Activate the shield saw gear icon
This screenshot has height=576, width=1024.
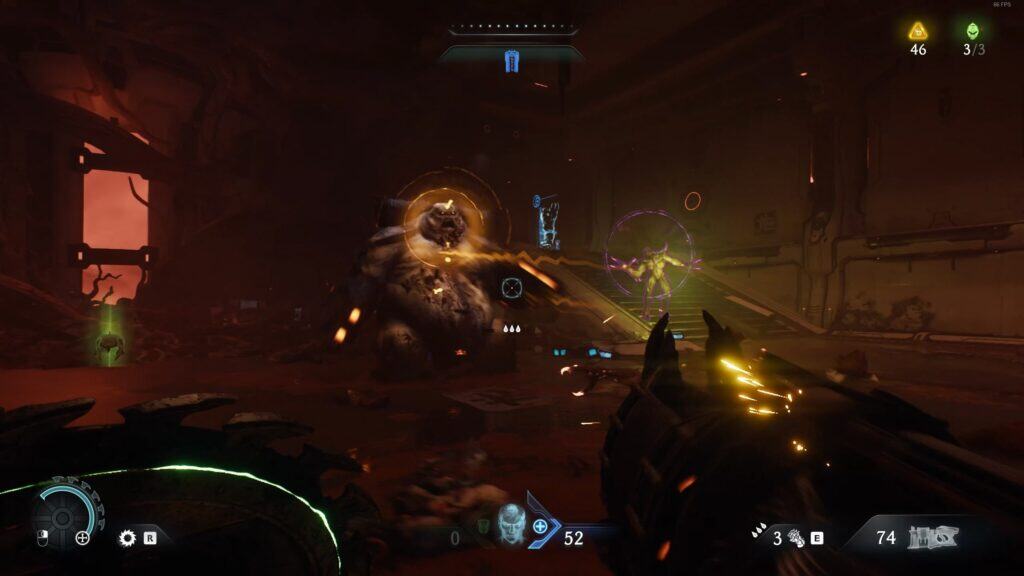(127, 538)
